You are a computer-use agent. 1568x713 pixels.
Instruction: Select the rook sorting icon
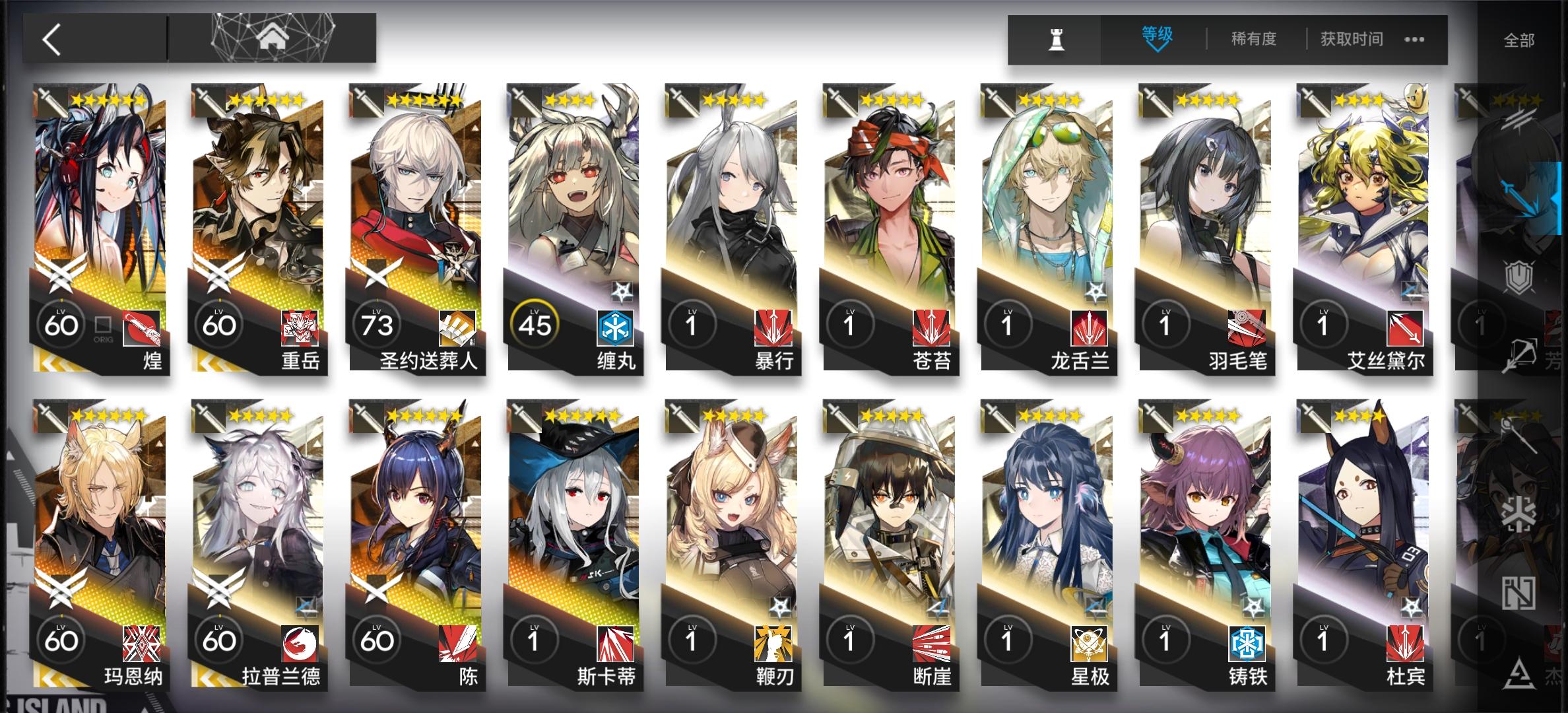click(1055, 37)
